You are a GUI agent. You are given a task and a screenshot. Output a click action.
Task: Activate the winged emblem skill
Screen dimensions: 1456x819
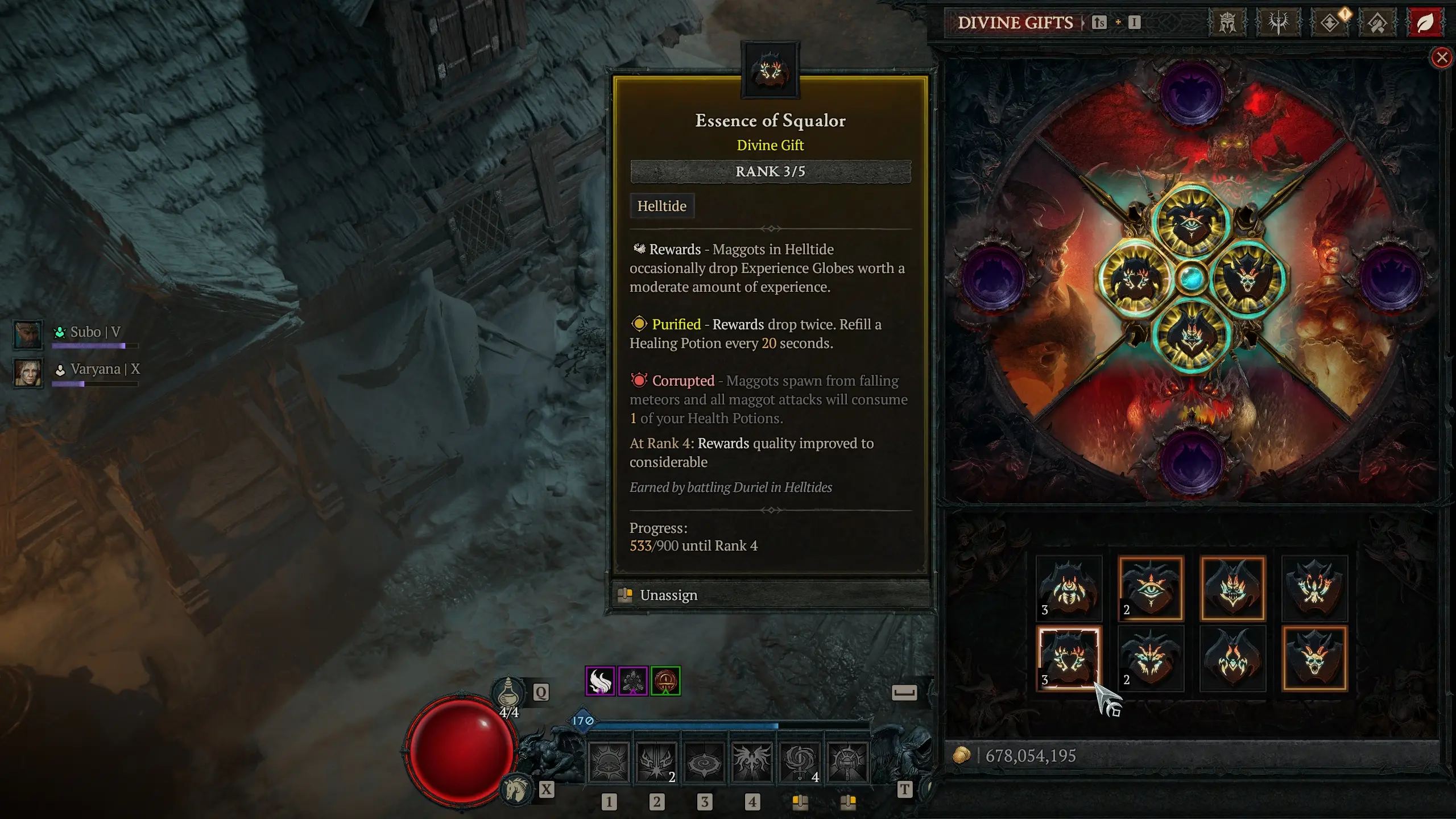pyautogui.click(x=752, y=762)
